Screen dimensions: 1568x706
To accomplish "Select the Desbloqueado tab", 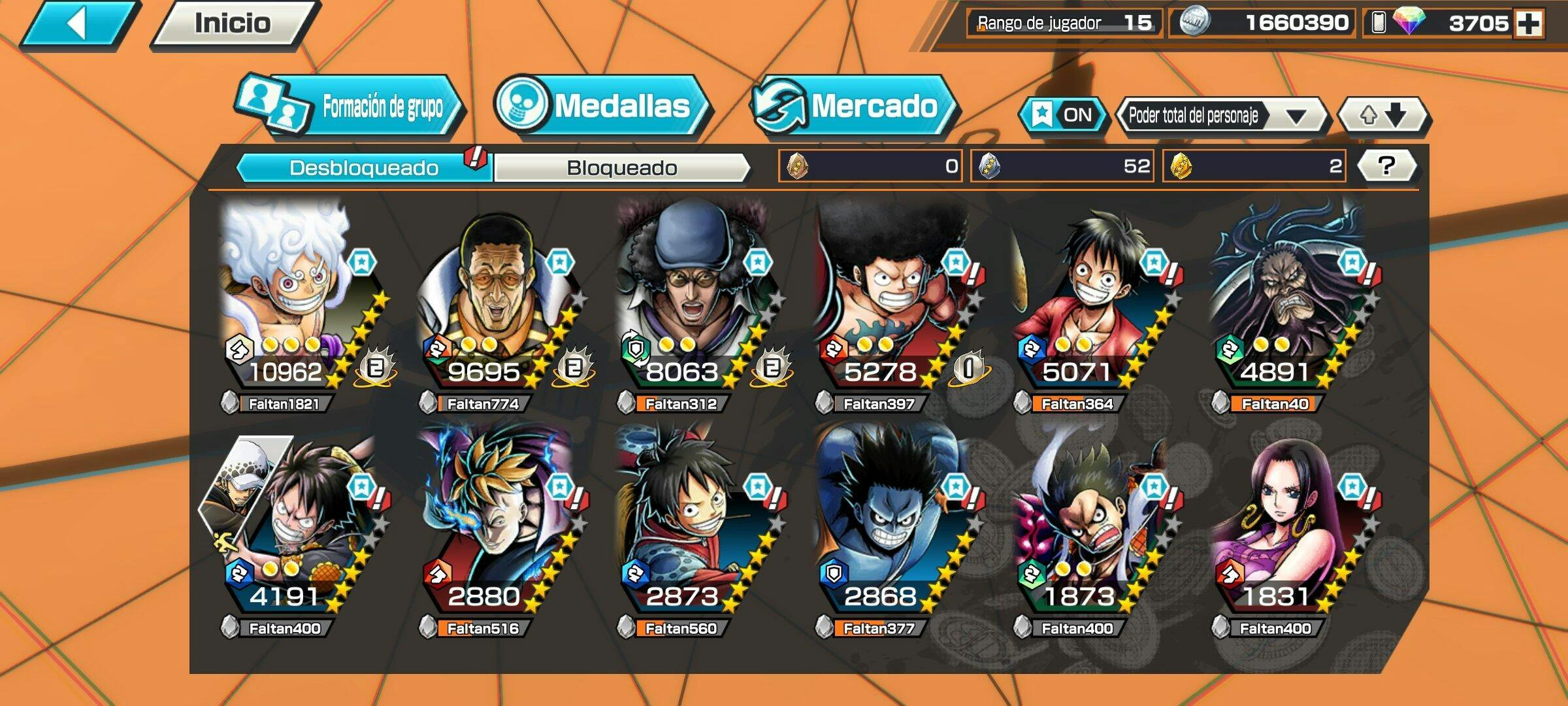I will tap(363, 168).
